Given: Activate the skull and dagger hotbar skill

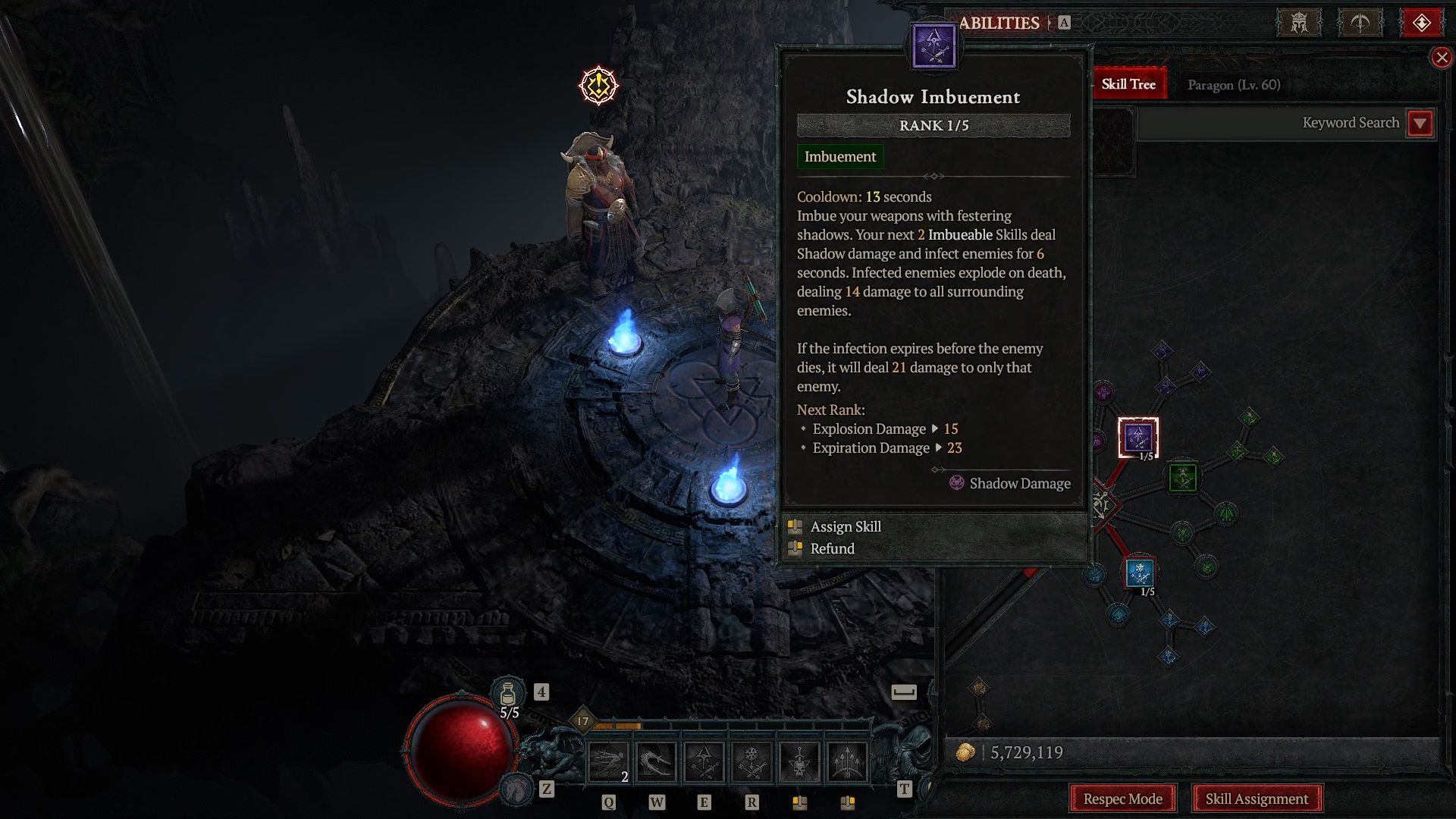Looking at the screenshot, I should click(799, 762).
